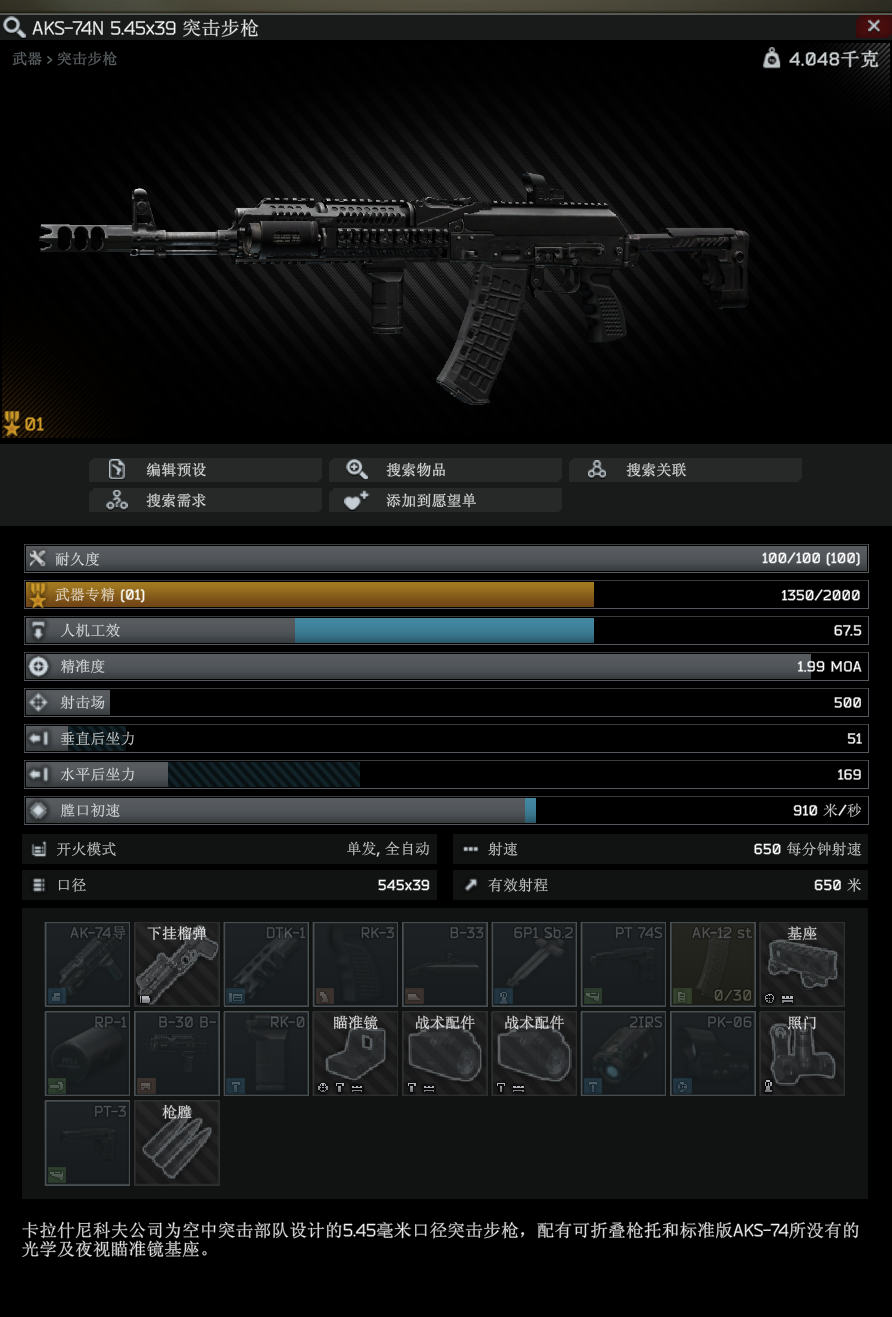
Task: Click the 瞄准镜 scope slot
Action: 355,1053
